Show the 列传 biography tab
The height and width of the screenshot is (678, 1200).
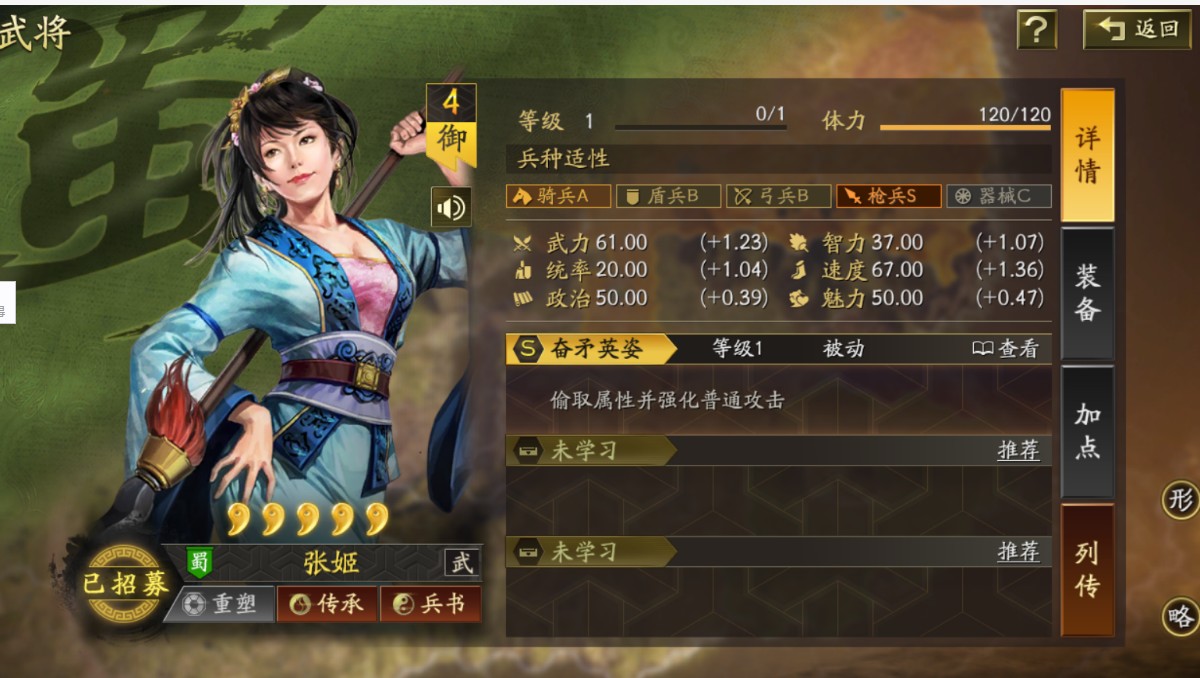click(1087, 569)
